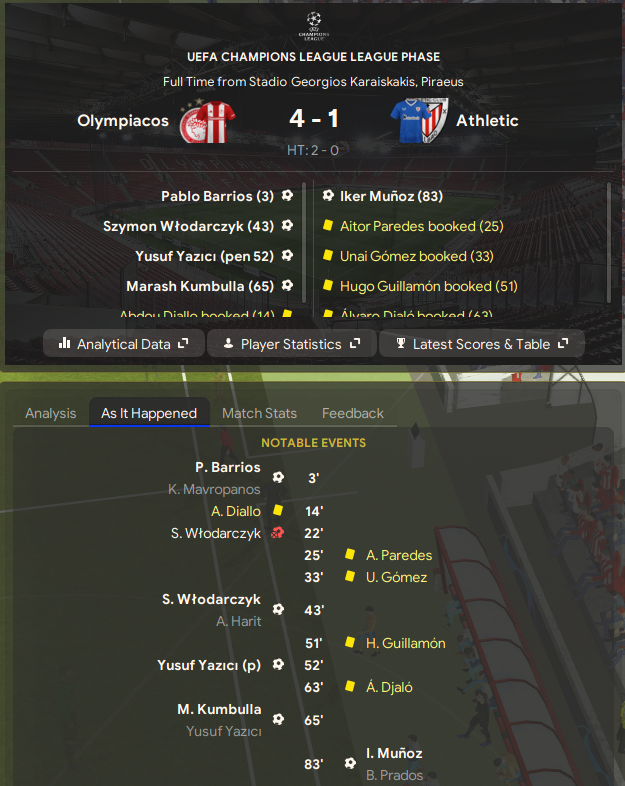The width and height of the screenshot is (625, 786).
Task: Click the Athletic team name
Action: click(x=487, y=121)
